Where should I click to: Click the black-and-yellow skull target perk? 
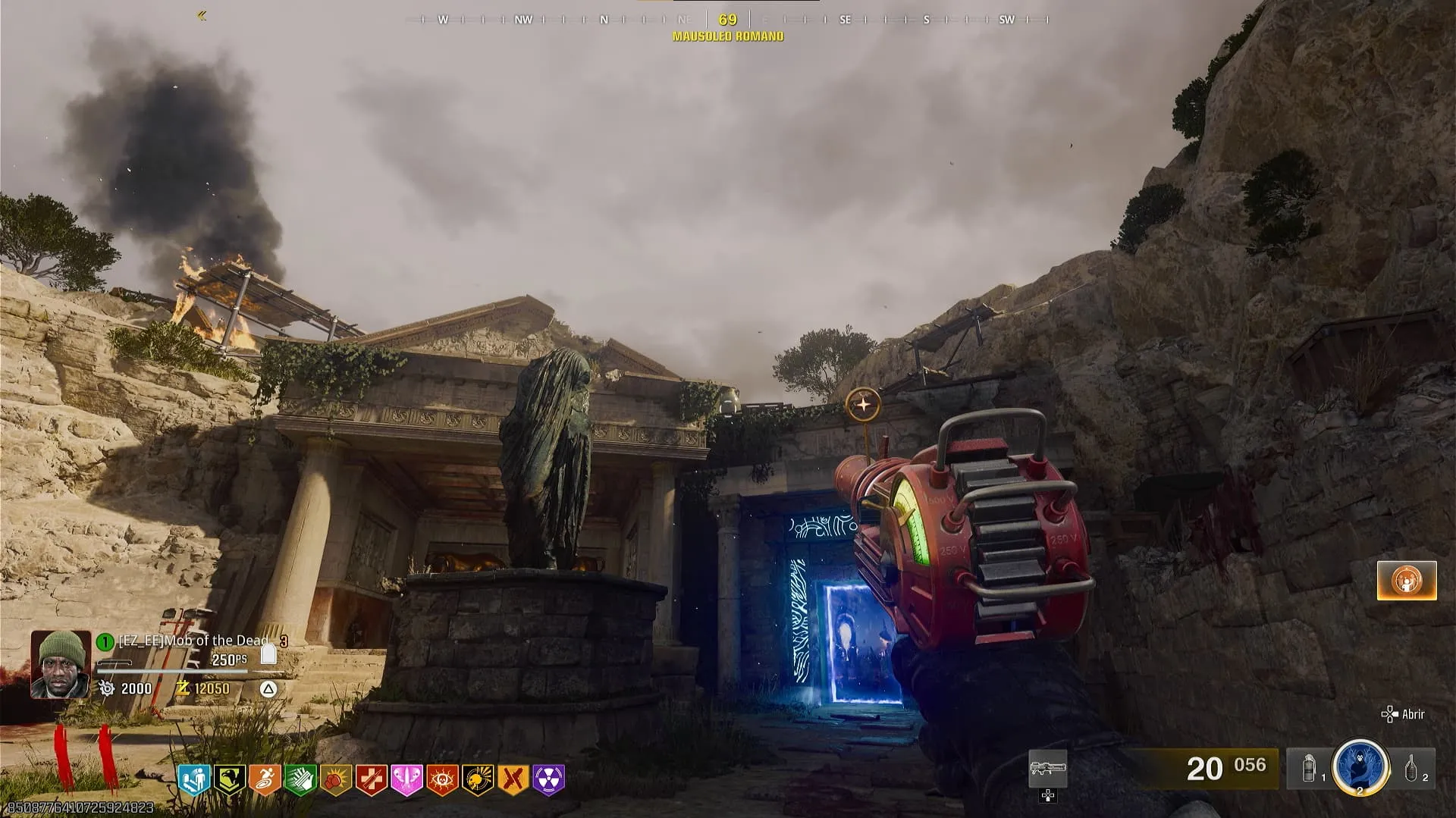478,779
